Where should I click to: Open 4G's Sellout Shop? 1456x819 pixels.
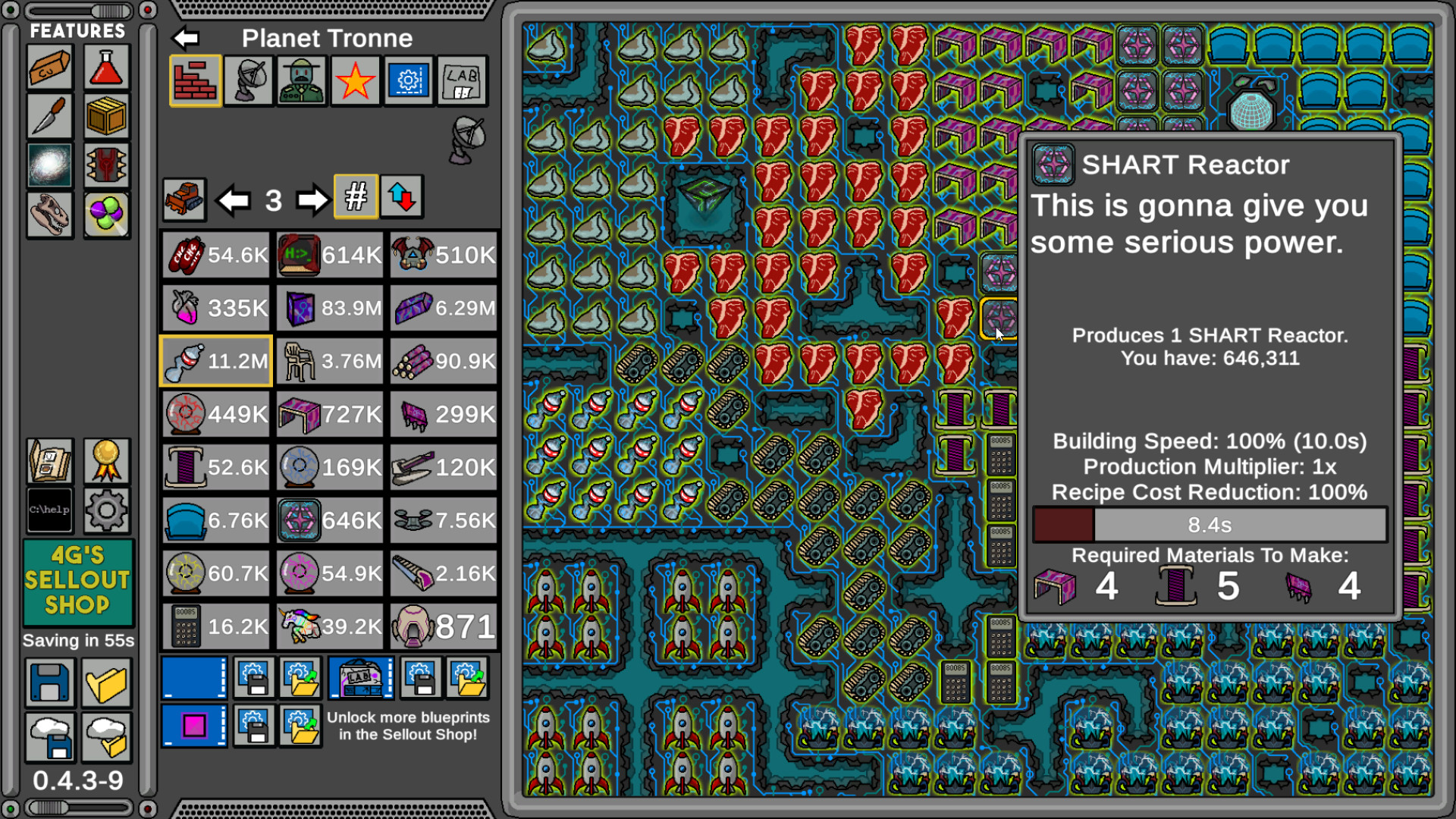[78, 582]
